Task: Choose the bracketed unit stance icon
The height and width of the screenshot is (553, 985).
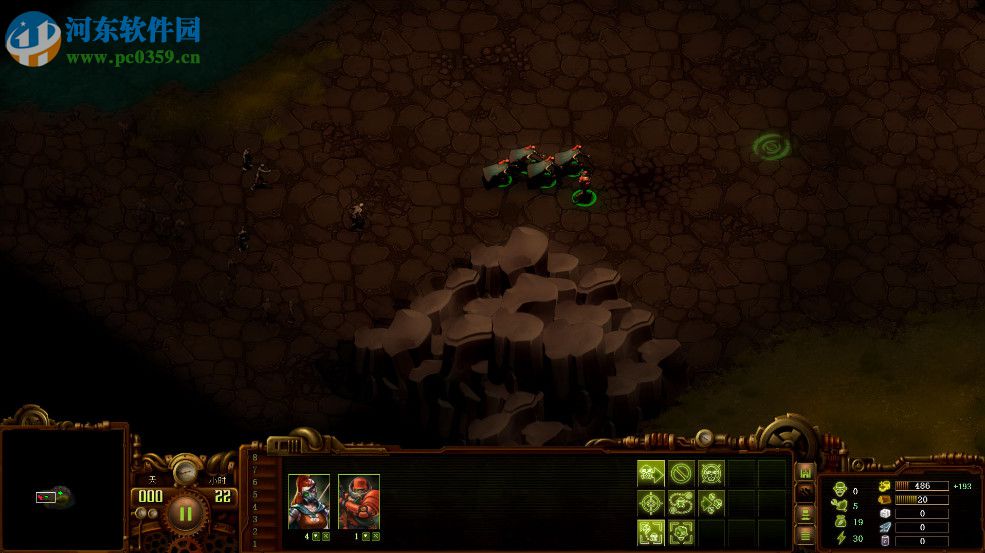Action: tap(681, 532)
